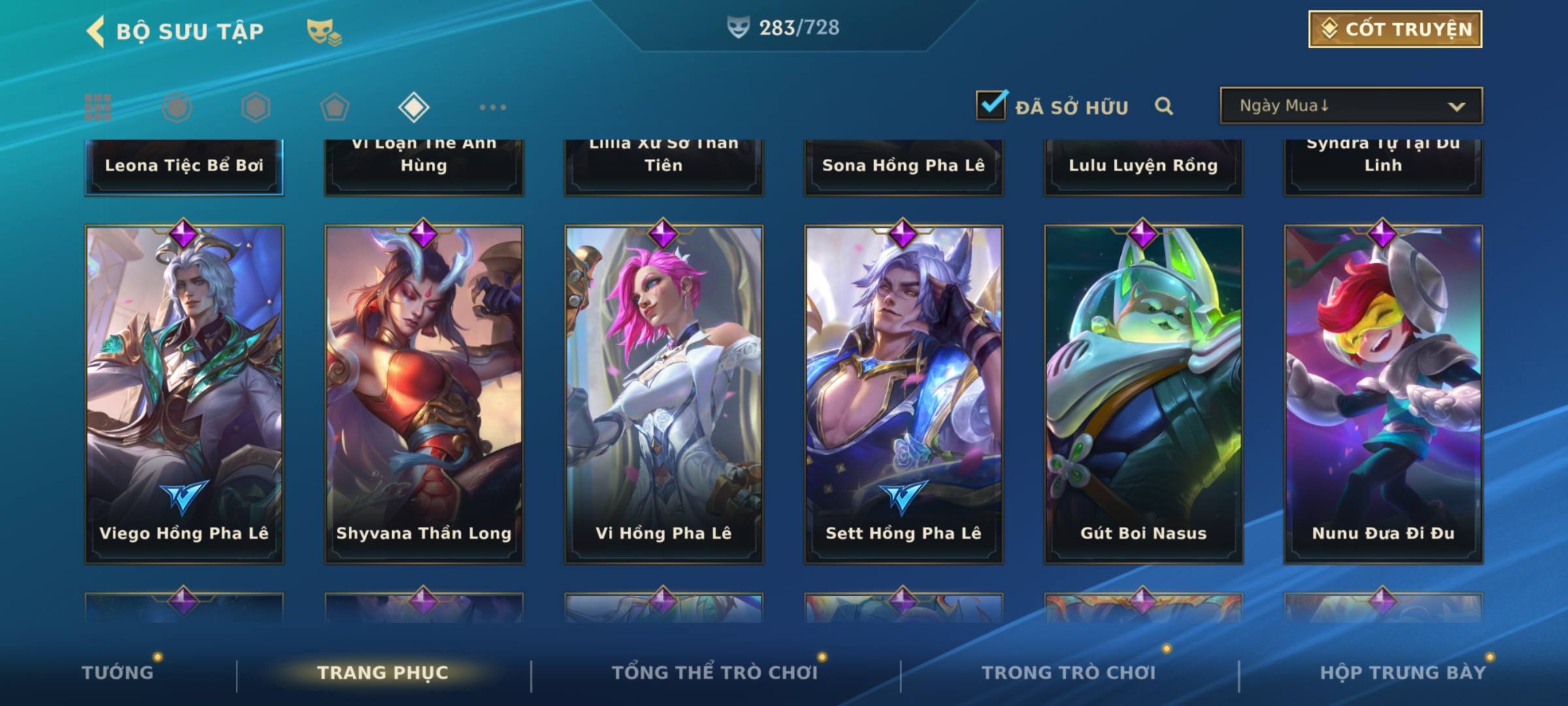The image size is (1568, 706).
Task: Show more filters with three dots
Action: pyautogui.click(x=493, y=107)
